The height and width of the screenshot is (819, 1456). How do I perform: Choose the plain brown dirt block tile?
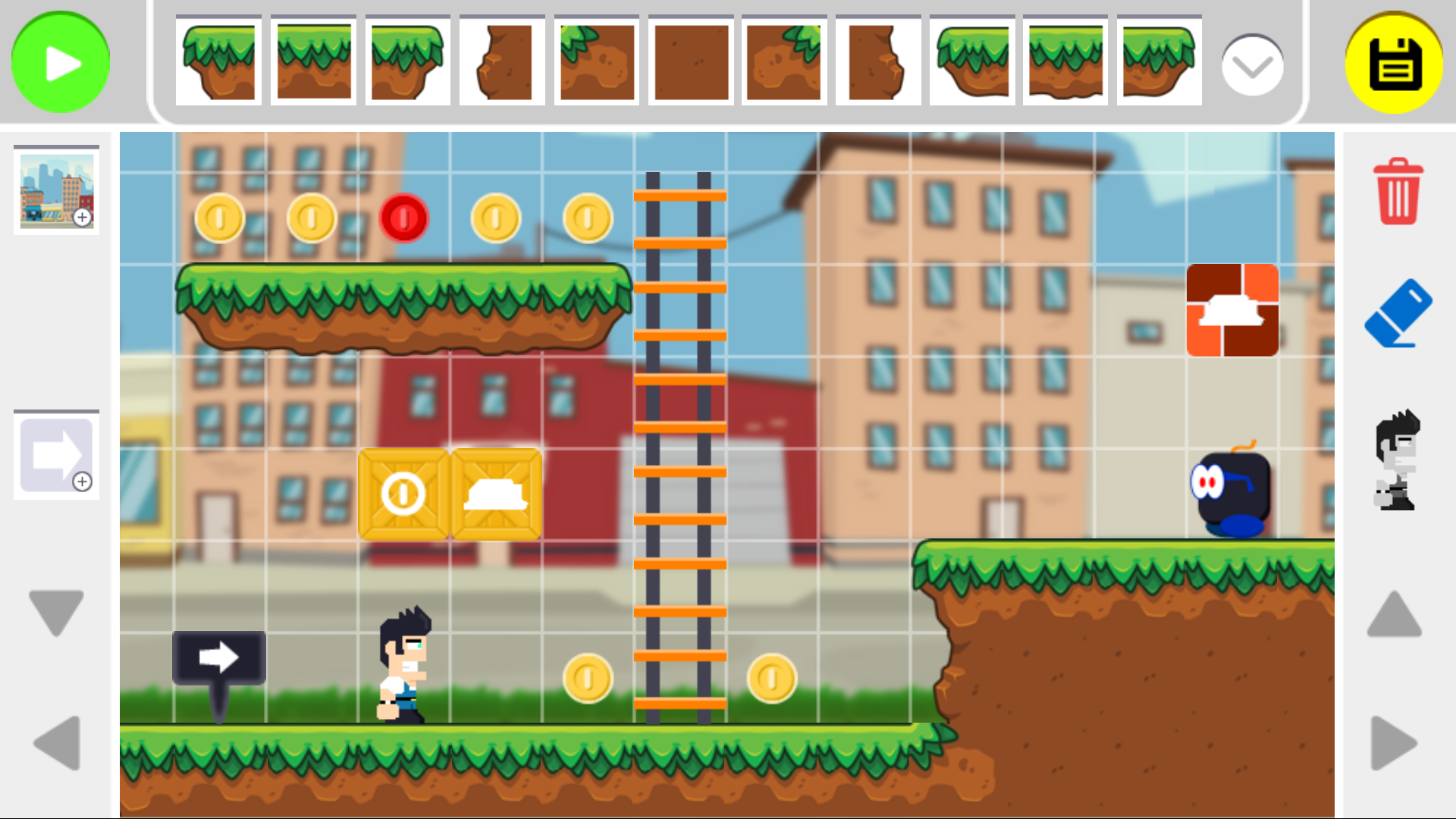pos(691,61)
